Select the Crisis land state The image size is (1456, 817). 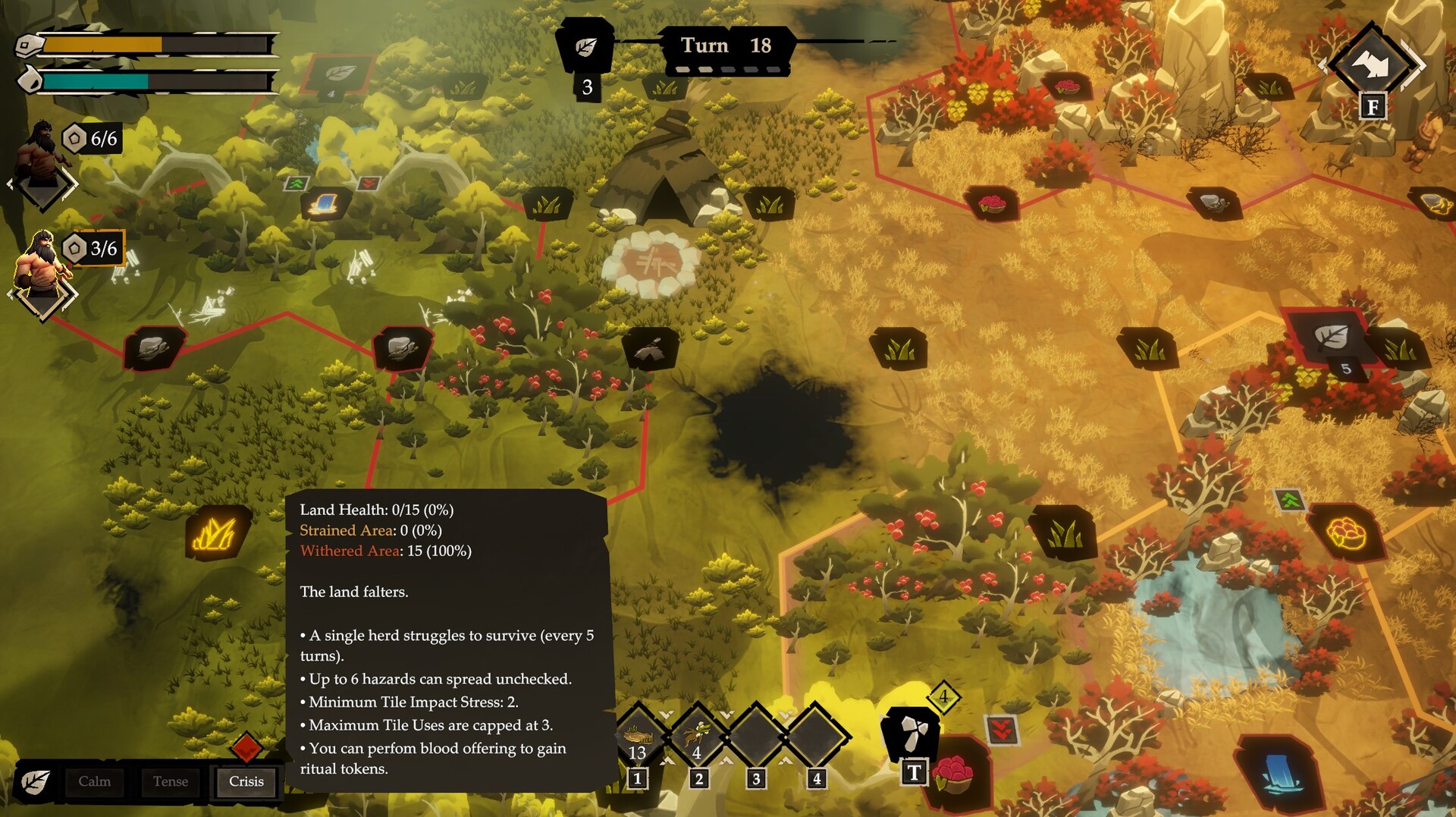[246, 781]
